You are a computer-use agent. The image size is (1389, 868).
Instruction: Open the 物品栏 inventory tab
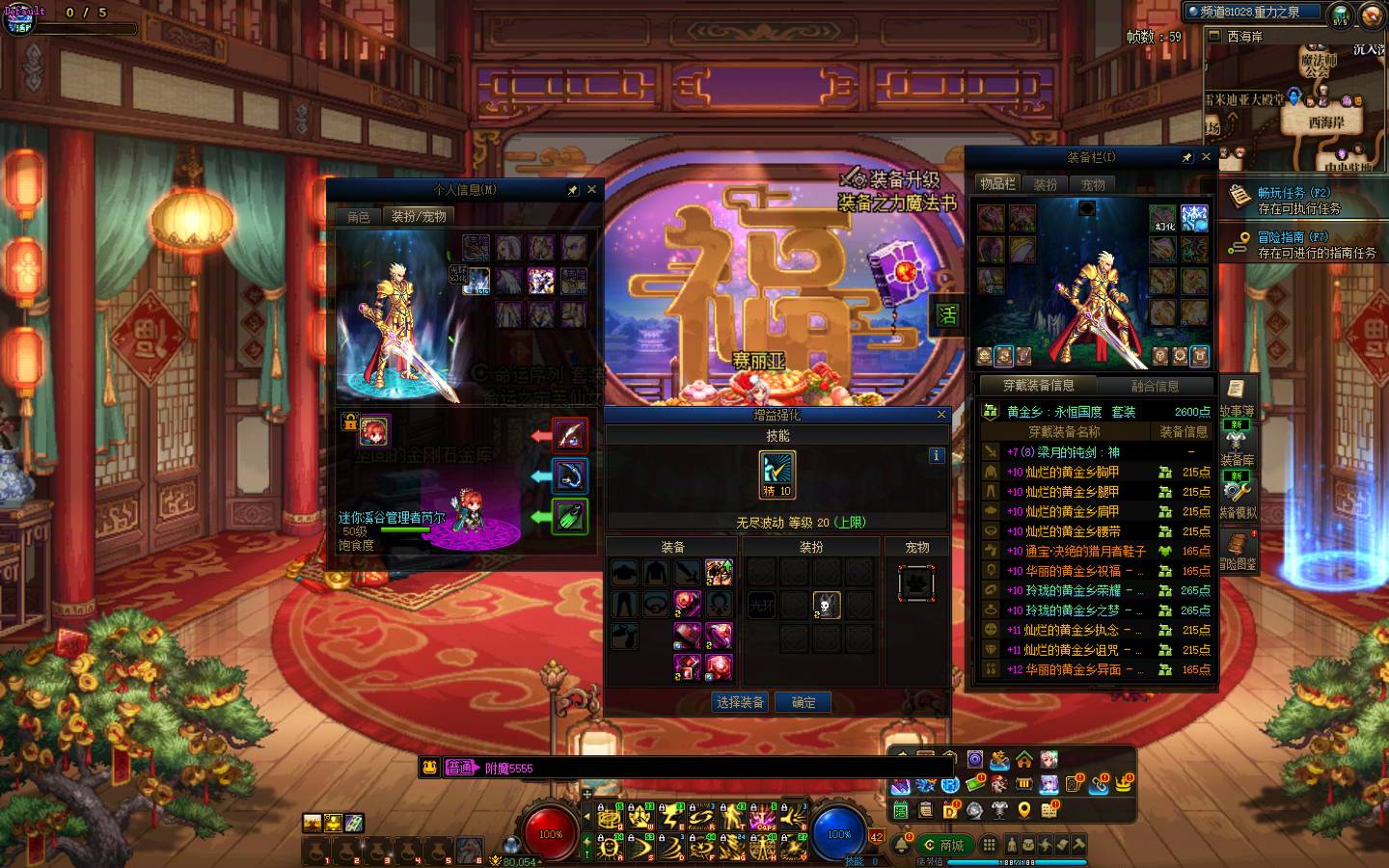(997, 183)
